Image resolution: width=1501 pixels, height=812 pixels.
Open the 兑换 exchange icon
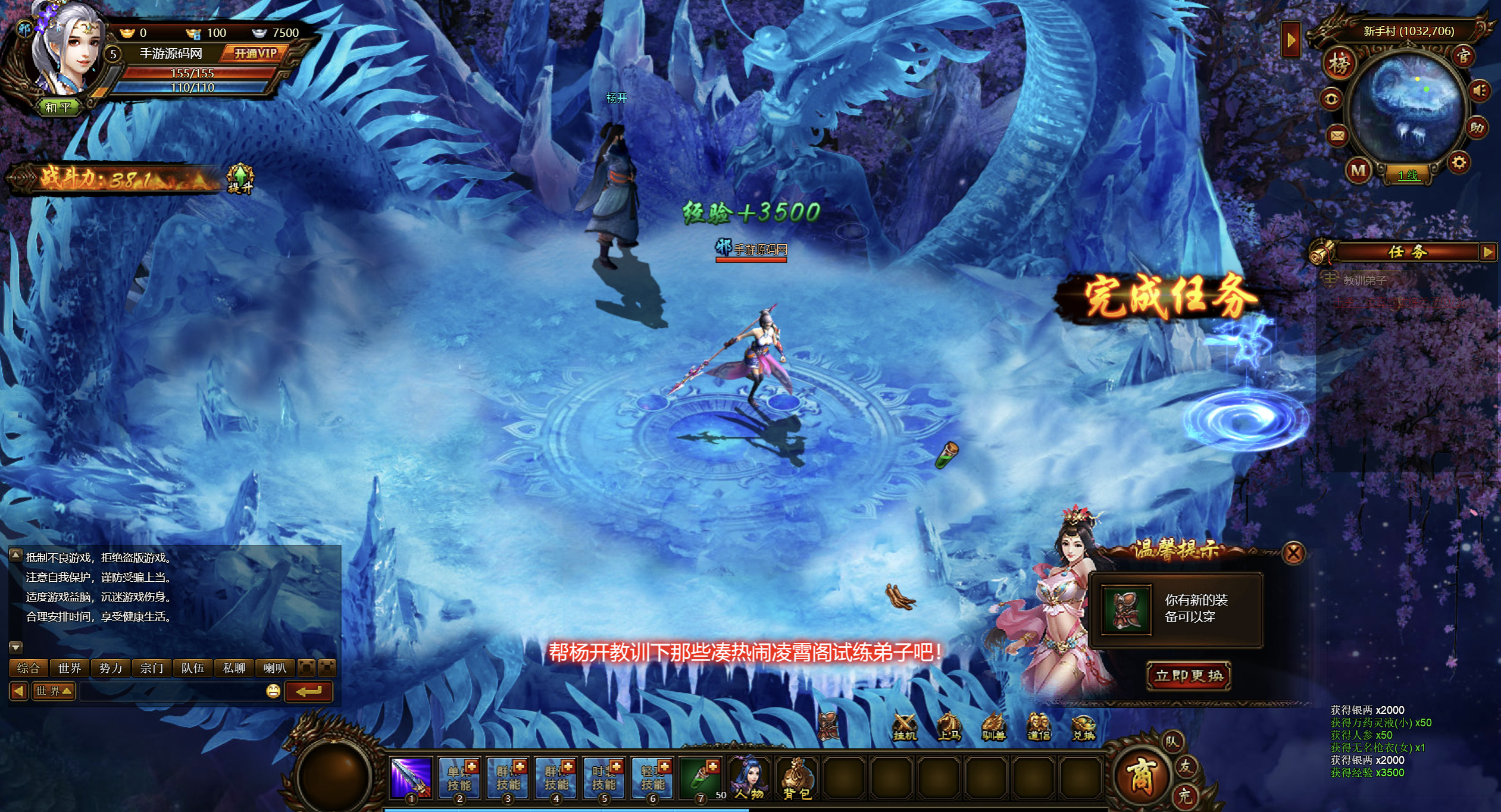coord(1083,727)
